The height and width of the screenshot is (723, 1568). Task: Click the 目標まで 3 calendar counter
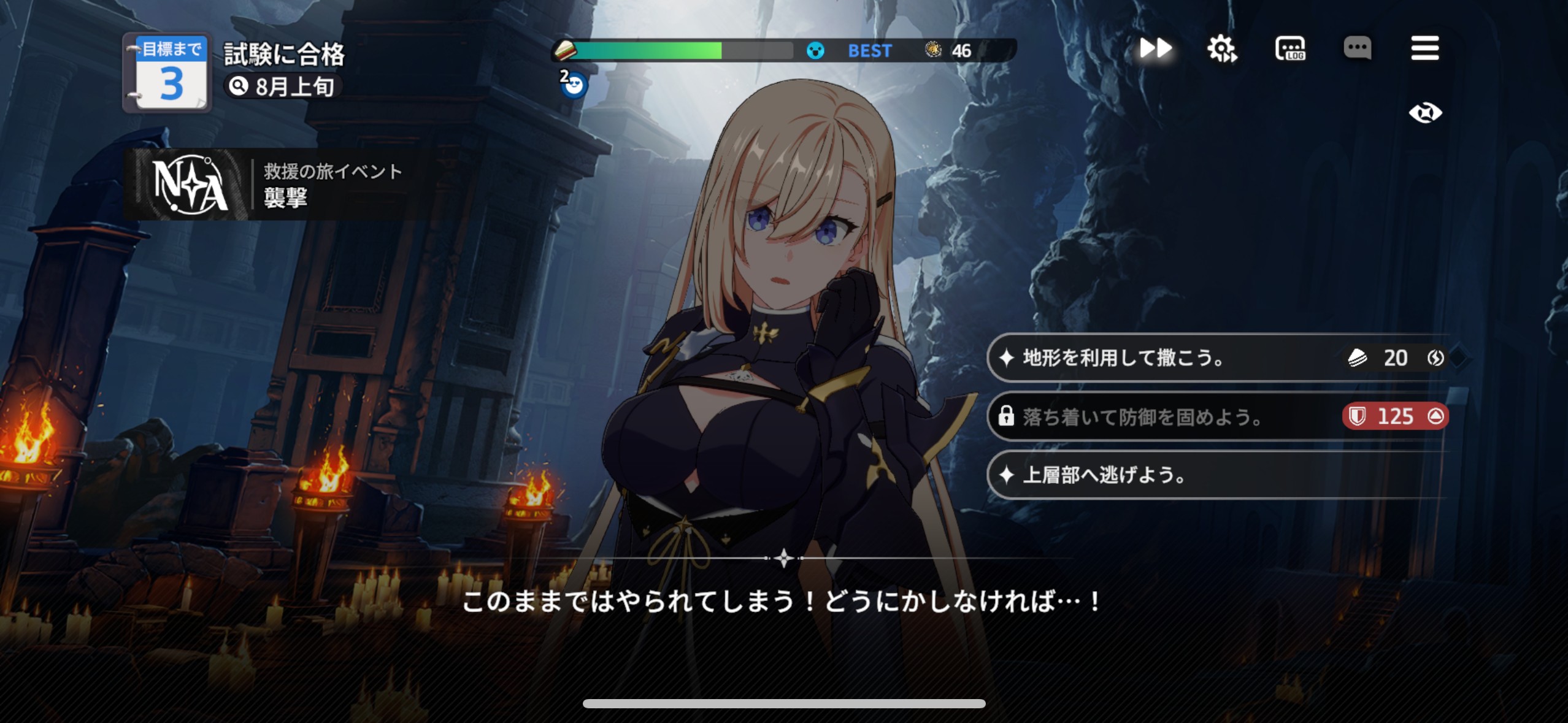tap(166, 74)
